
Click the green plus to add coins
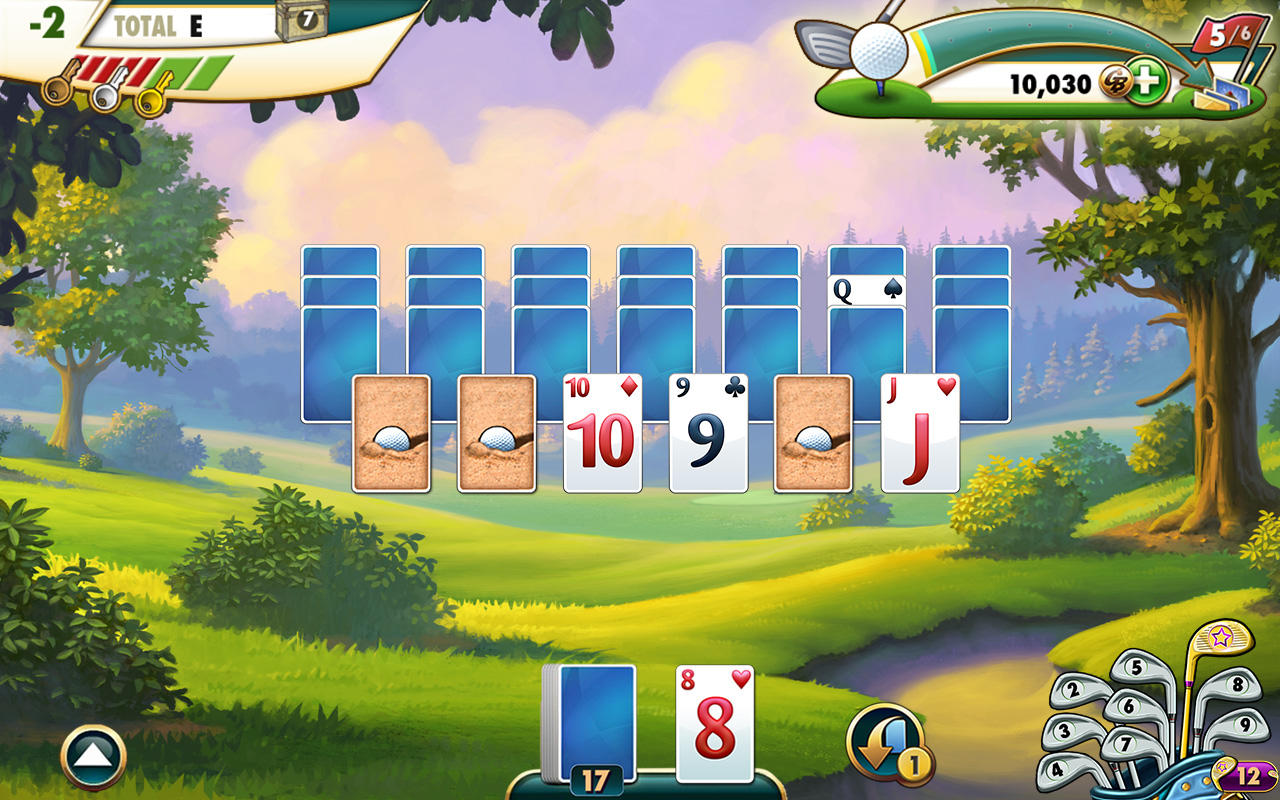point(1150,85)
